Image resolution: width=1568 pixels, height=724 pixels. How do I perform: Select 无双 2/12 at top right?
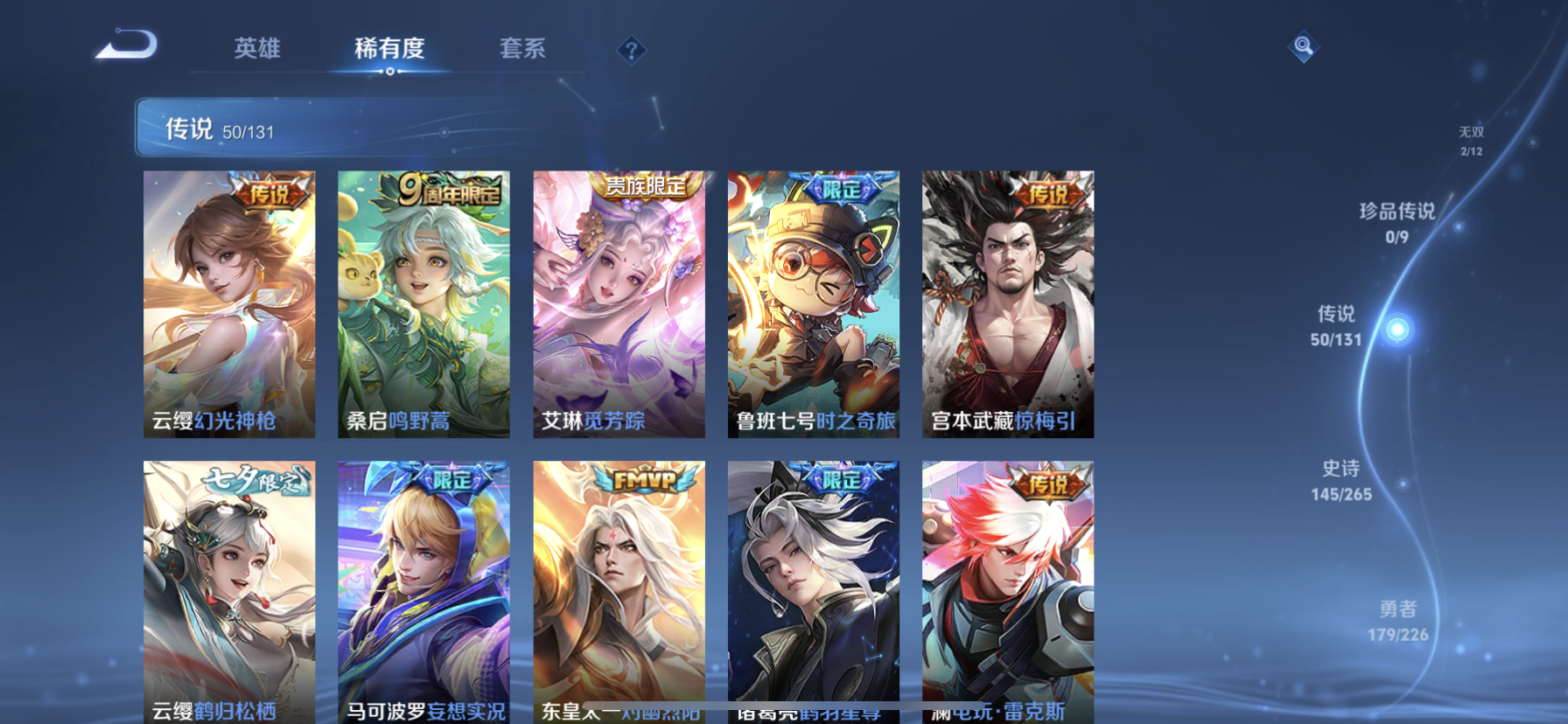click(1470, 140)
